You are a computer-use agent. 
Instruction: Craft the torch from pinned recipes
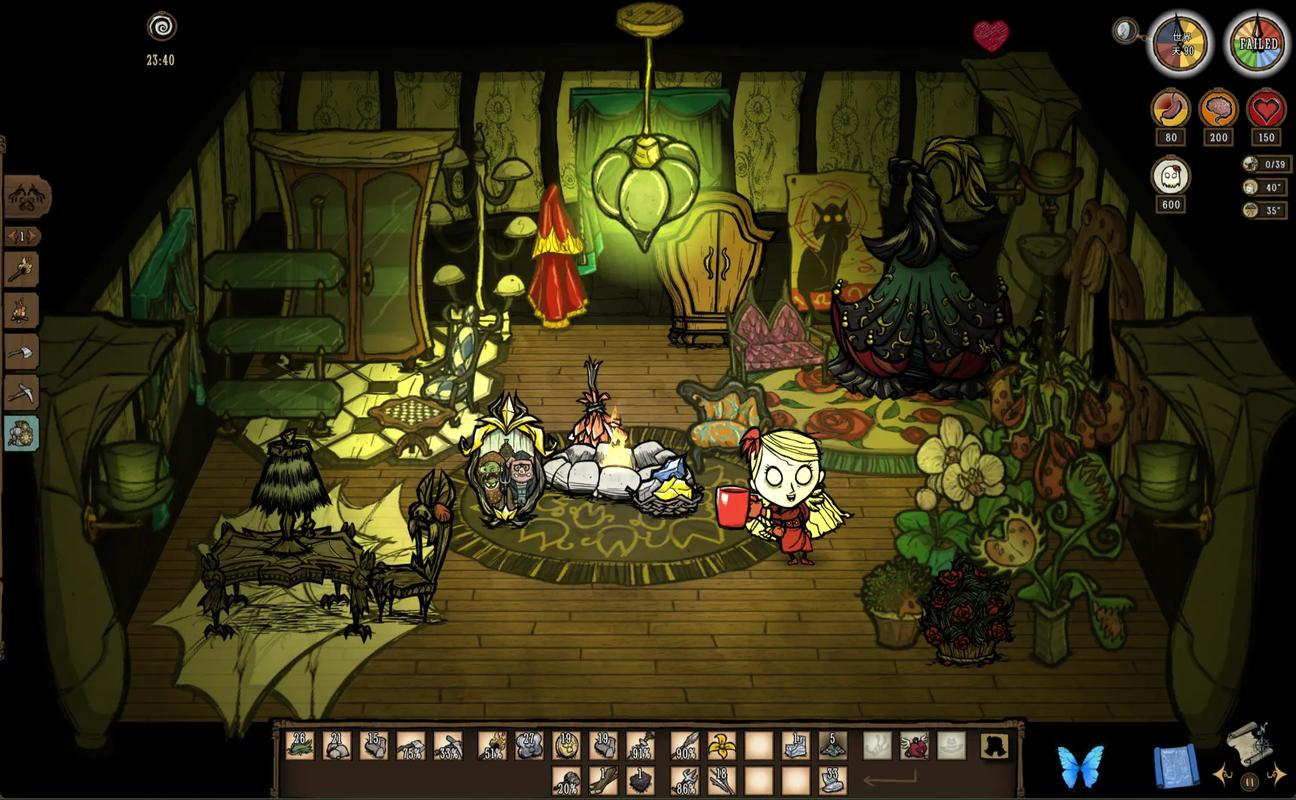coord(22,270)
